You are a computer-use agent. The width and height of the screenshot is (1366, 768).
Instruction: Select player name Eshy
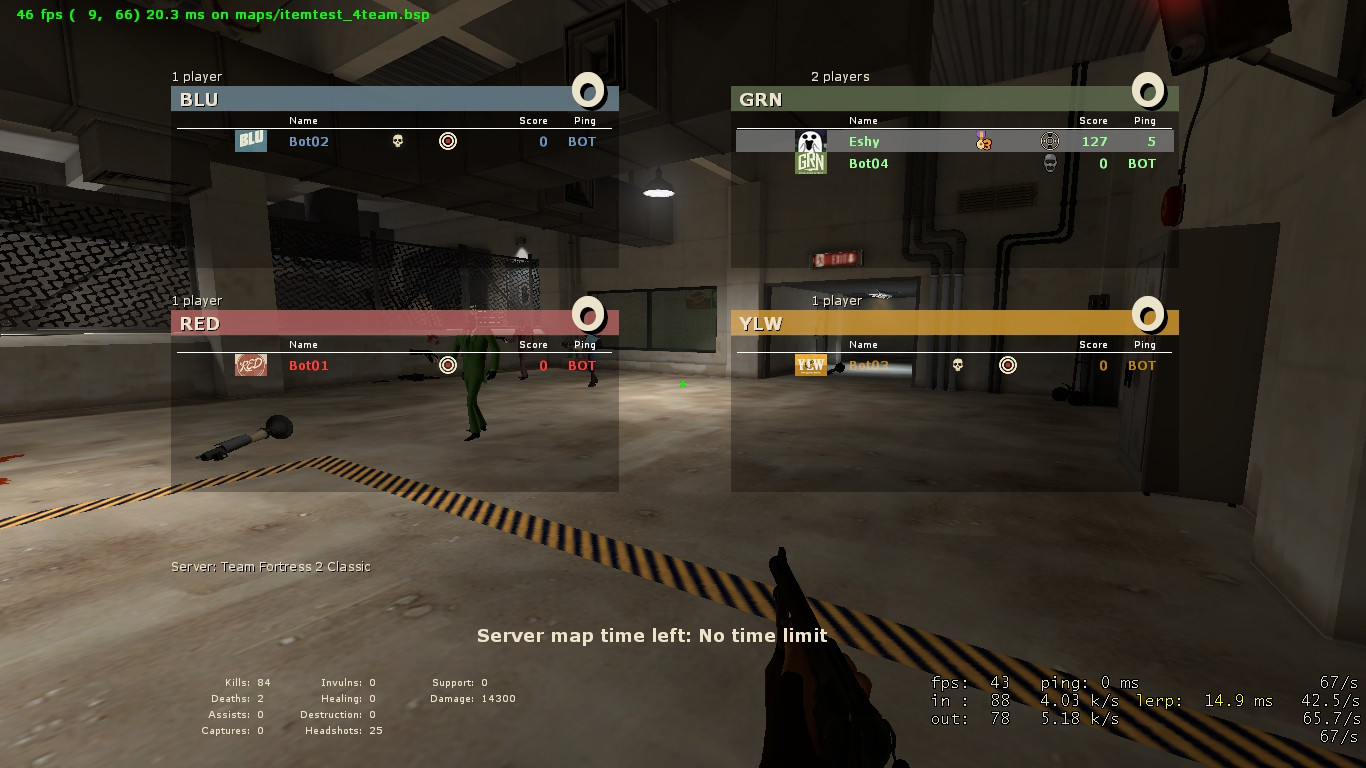tap(863, 141)
